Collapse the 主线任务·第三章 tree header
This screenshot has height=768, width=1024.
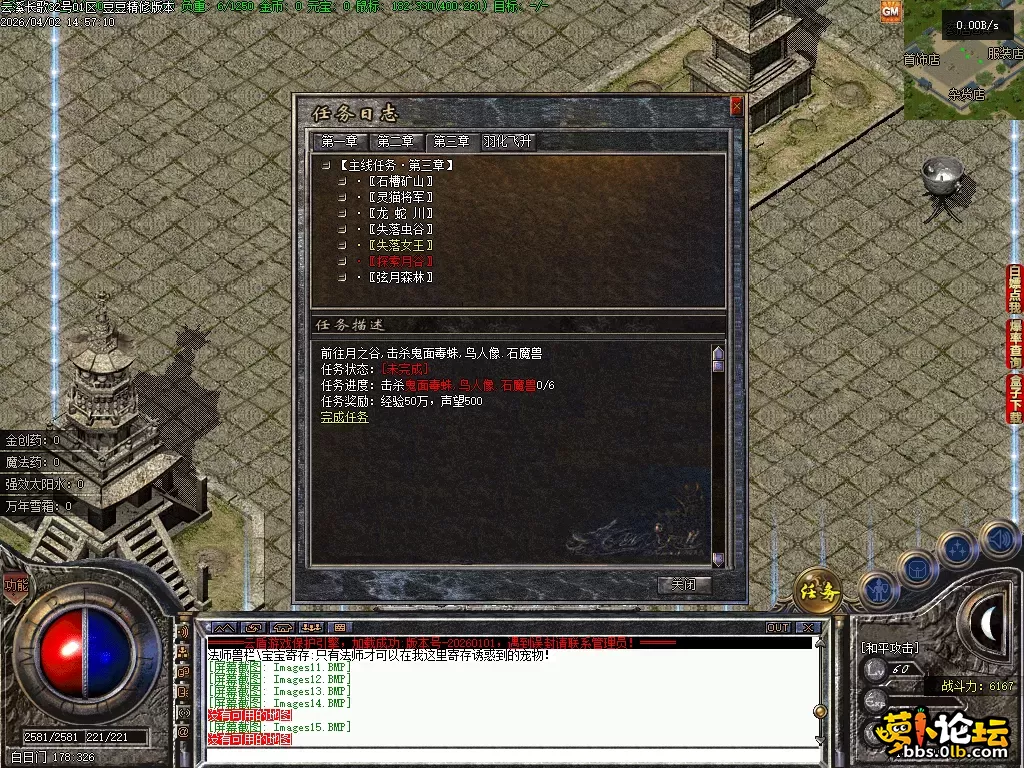tap(325, 165)
